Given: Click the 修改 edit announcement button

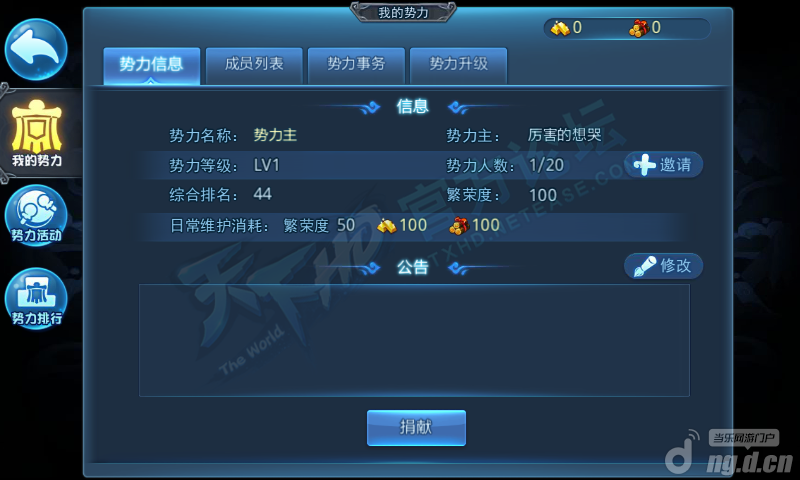Looking at the screenshot, I should click(x=664, y=266).
